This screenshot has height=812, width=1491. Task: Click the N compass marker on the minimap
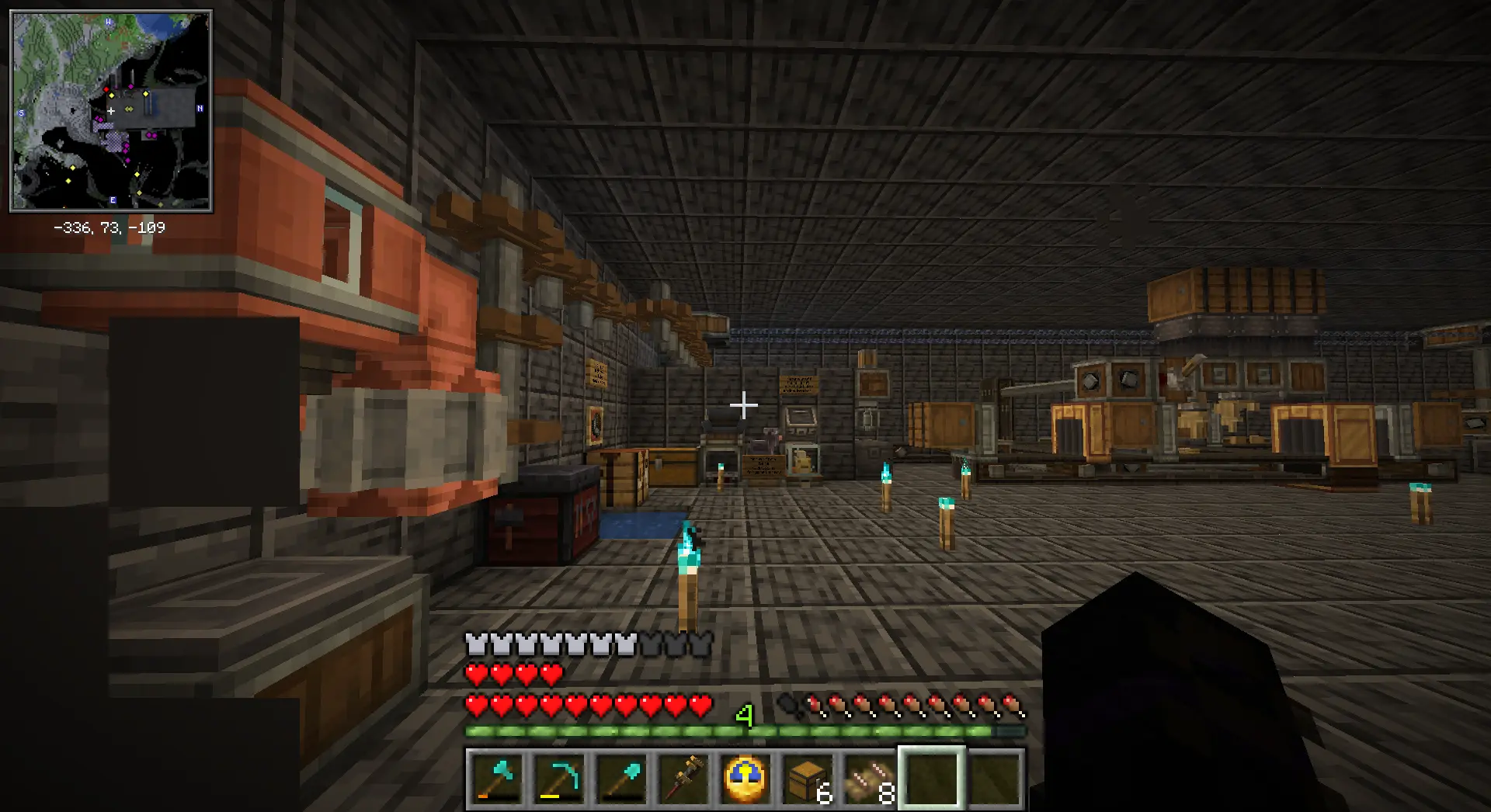tap(200, 109)
